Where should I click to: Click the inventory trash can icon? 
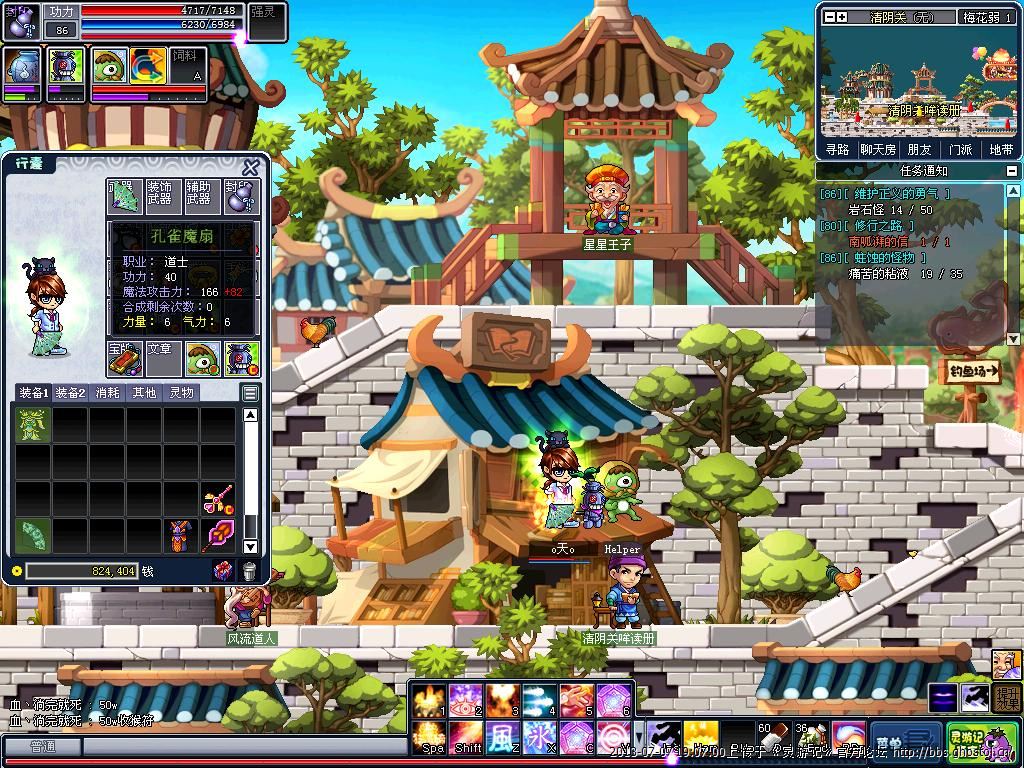pyautogui.click(x=249, y=571)
